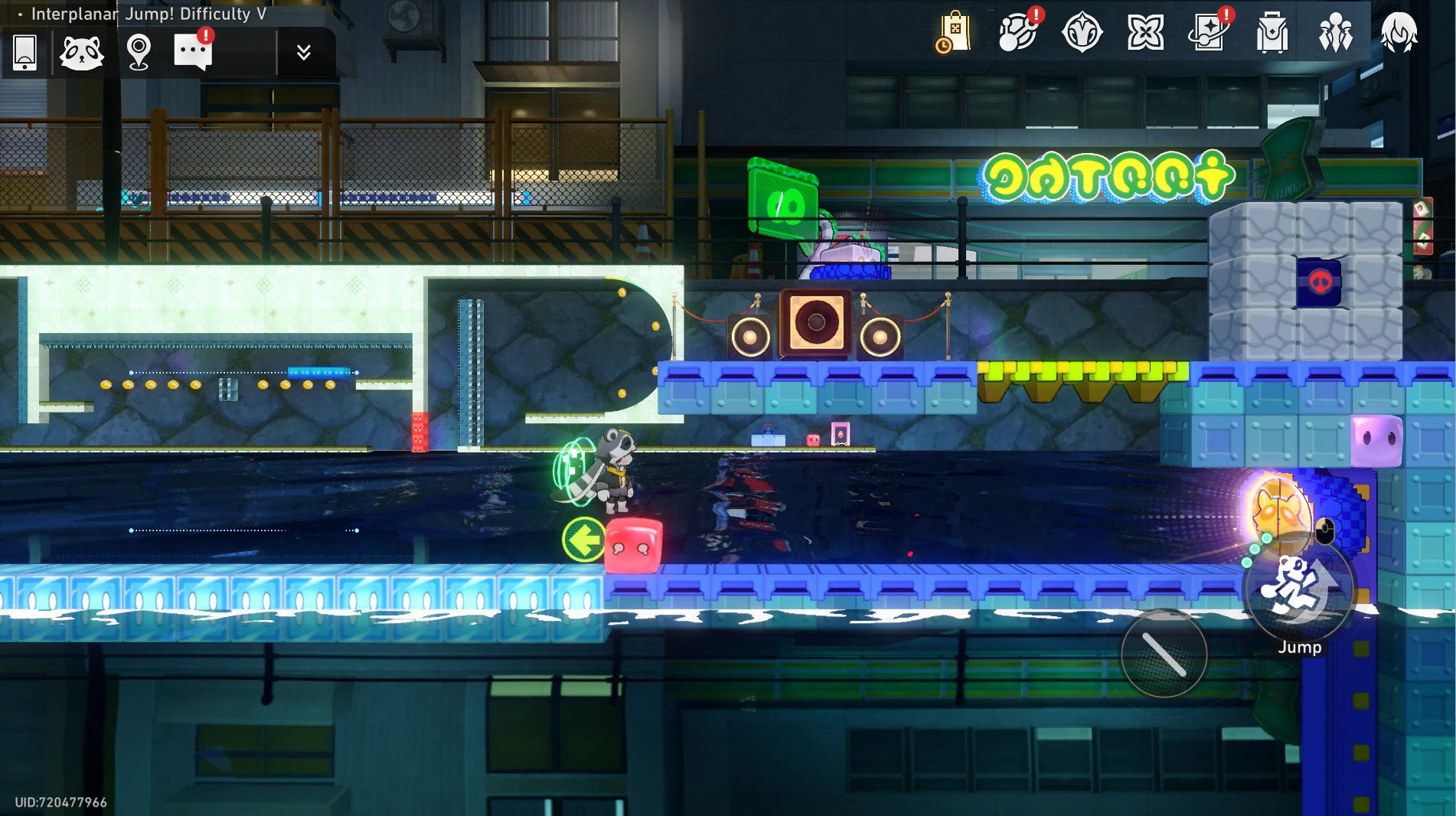The image size is (1456, 816).
Task: Open the character portrait profile icon
Action: (x=1399, y=33)
